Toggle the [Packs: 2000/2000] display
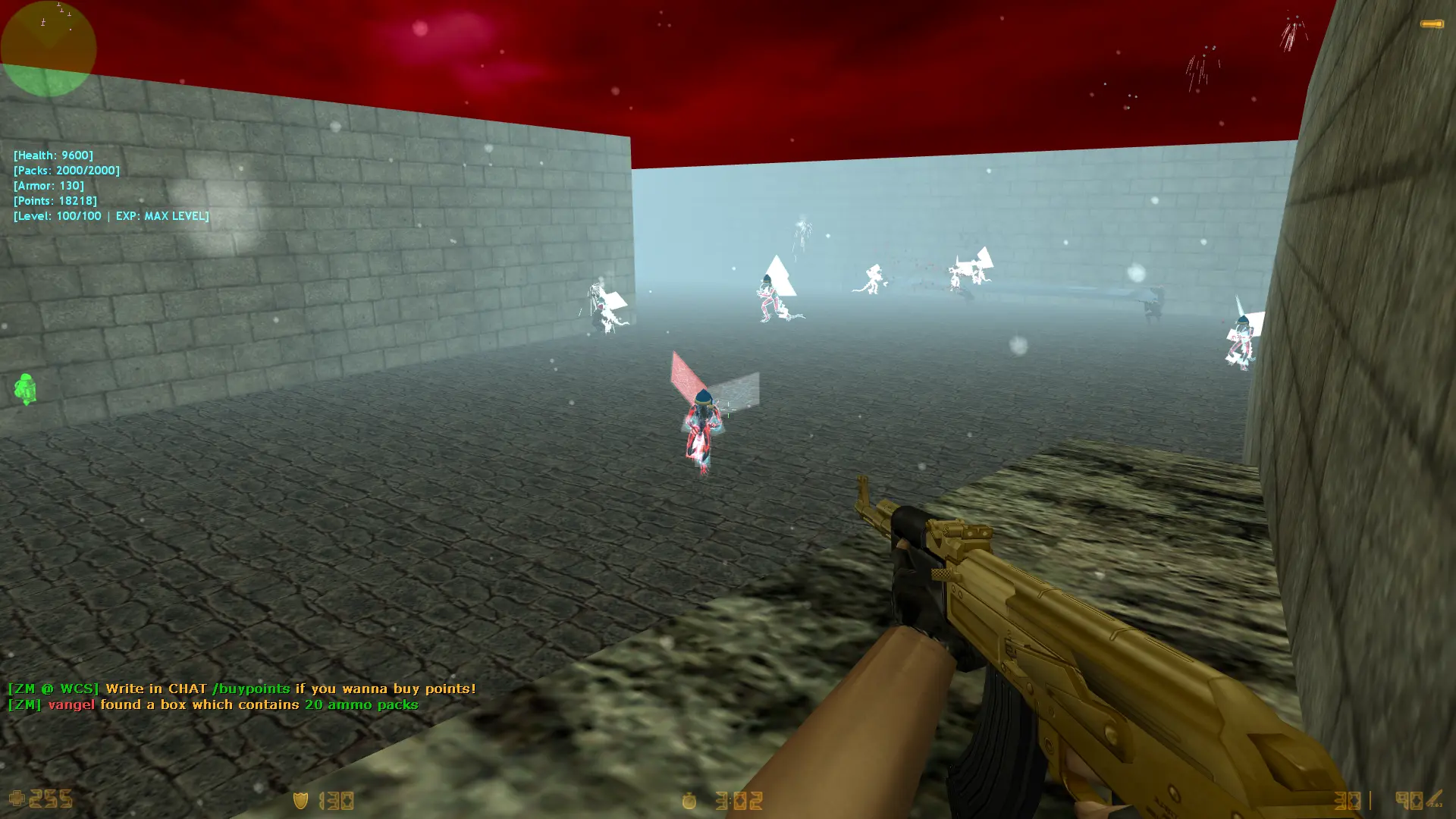 [67, 170]
